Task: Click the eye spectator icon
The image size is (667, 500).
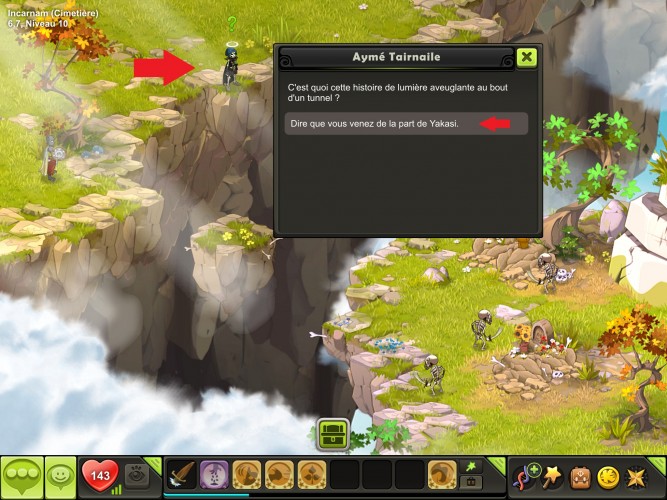Action: 138,474
